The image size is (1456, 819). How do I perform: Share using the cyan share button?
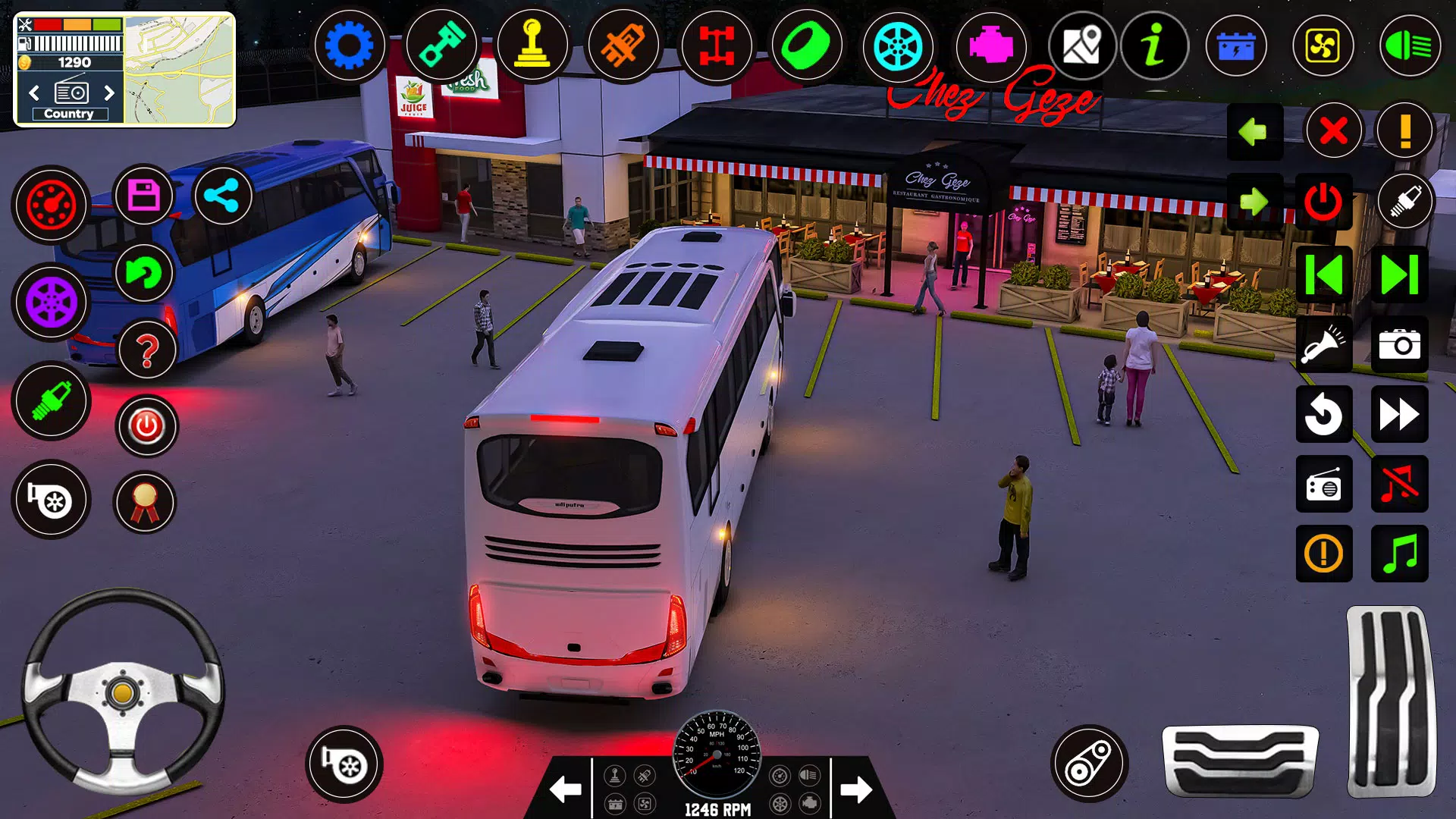point(223,196)
